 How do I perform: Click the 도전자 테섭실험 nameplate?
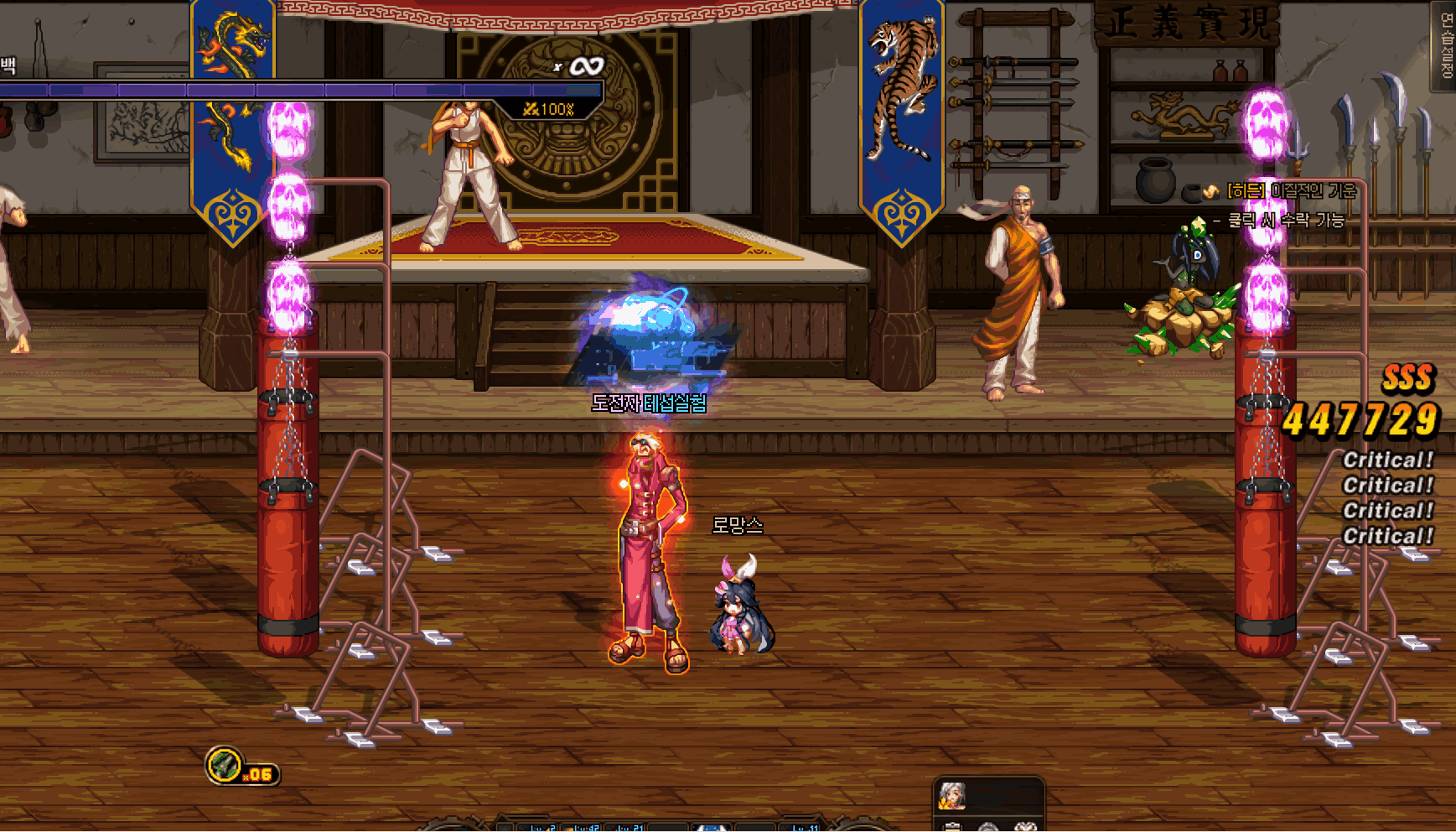(x=650, y=405)
